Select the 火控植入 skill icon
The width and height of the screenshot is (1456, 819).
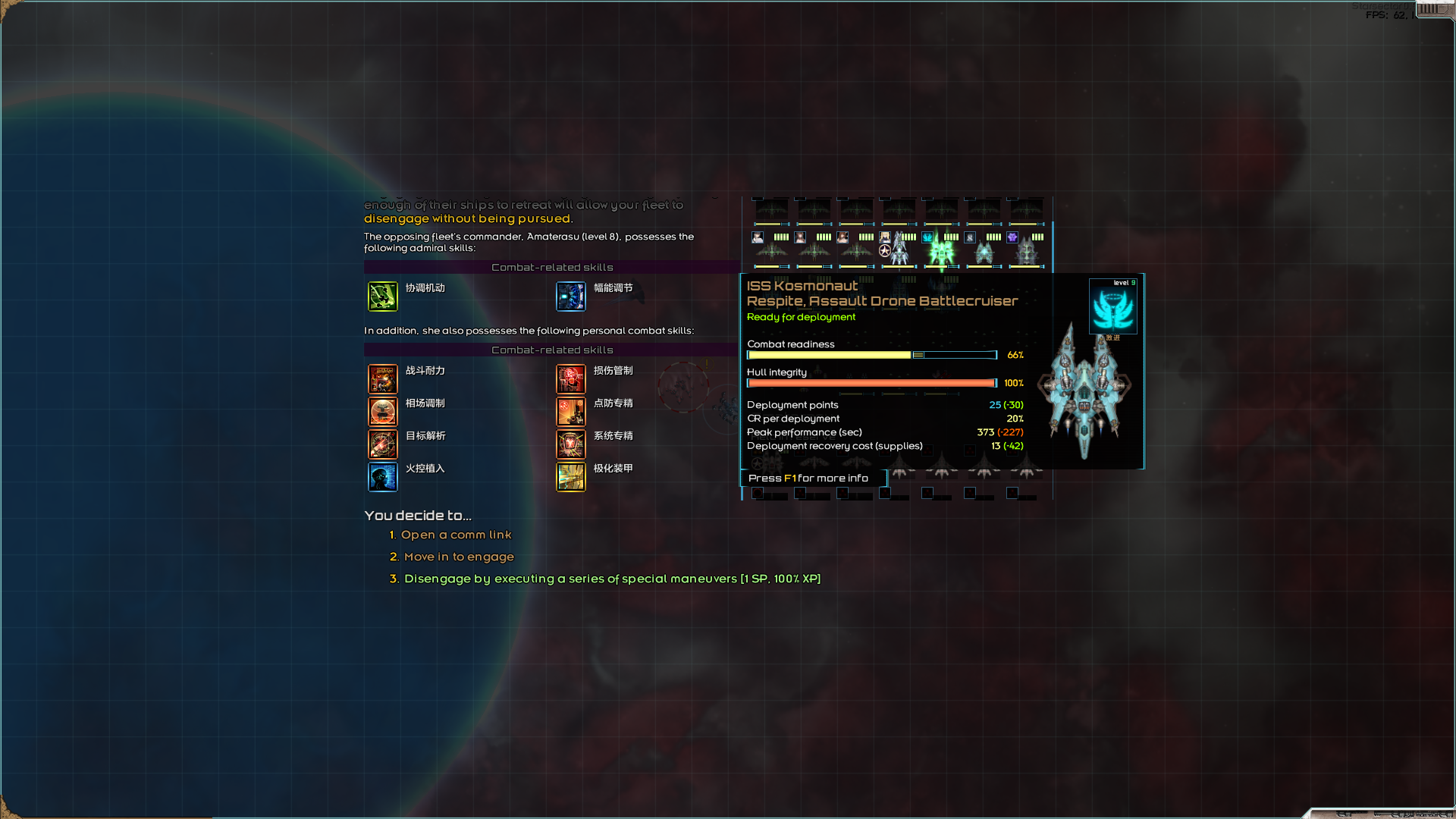[383, 477]
